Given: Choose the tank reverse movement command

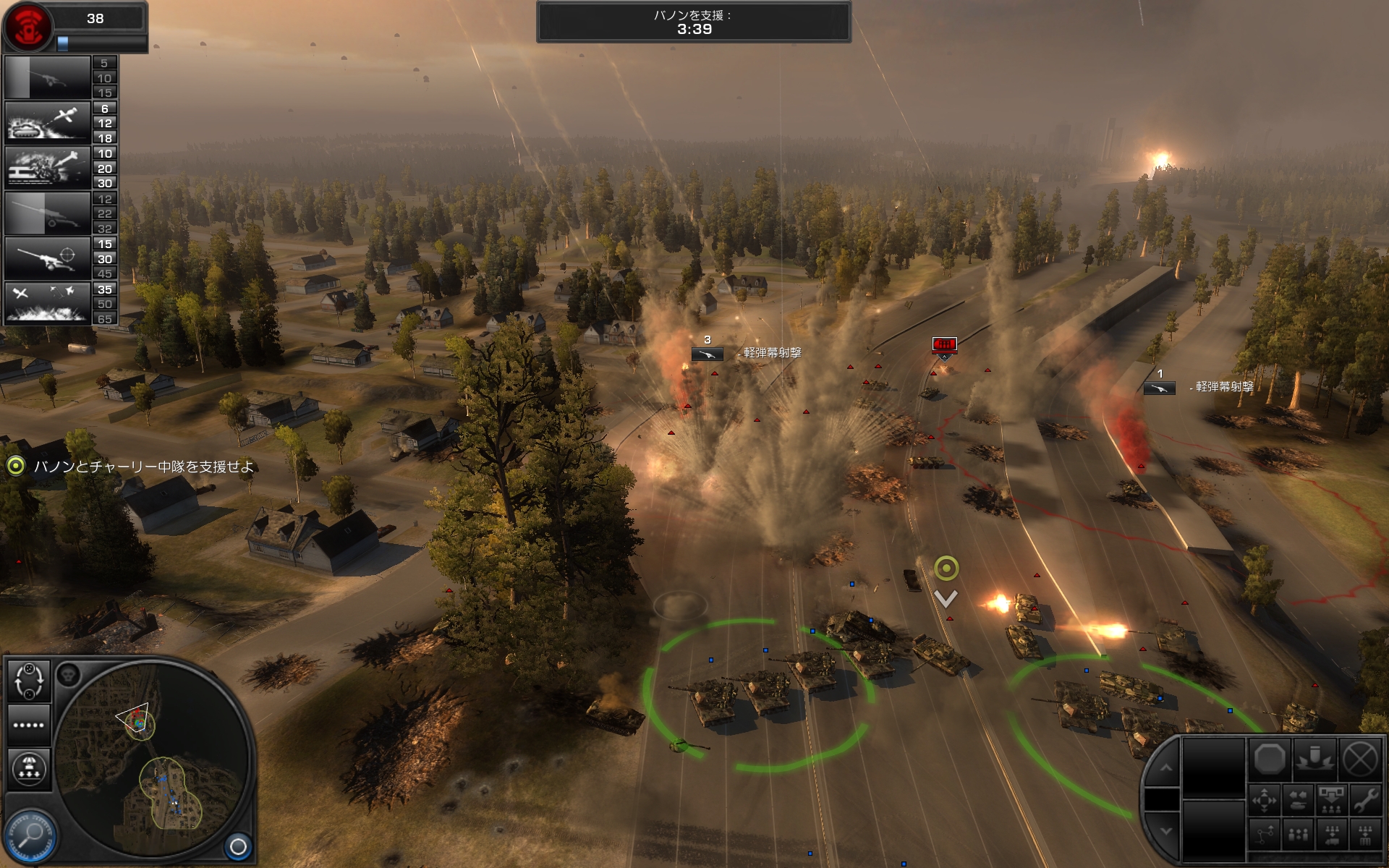Looking at the screenshot, I should 1299,801.
